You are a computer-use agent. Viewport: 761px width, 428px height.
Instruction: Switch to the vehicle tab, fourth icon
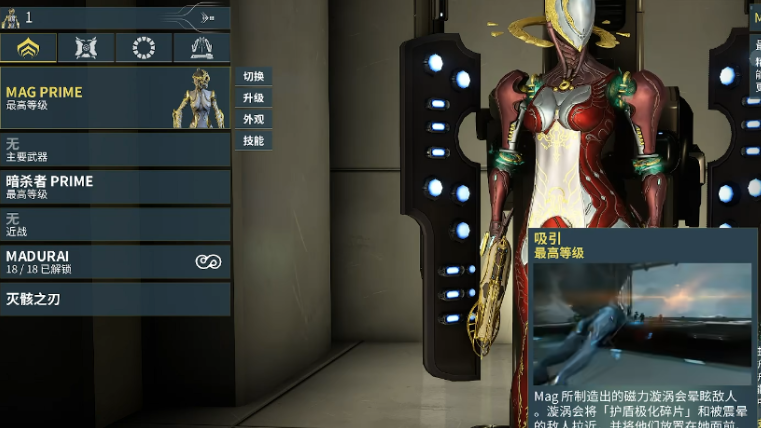pyautogui.click(x=201, y=47)
